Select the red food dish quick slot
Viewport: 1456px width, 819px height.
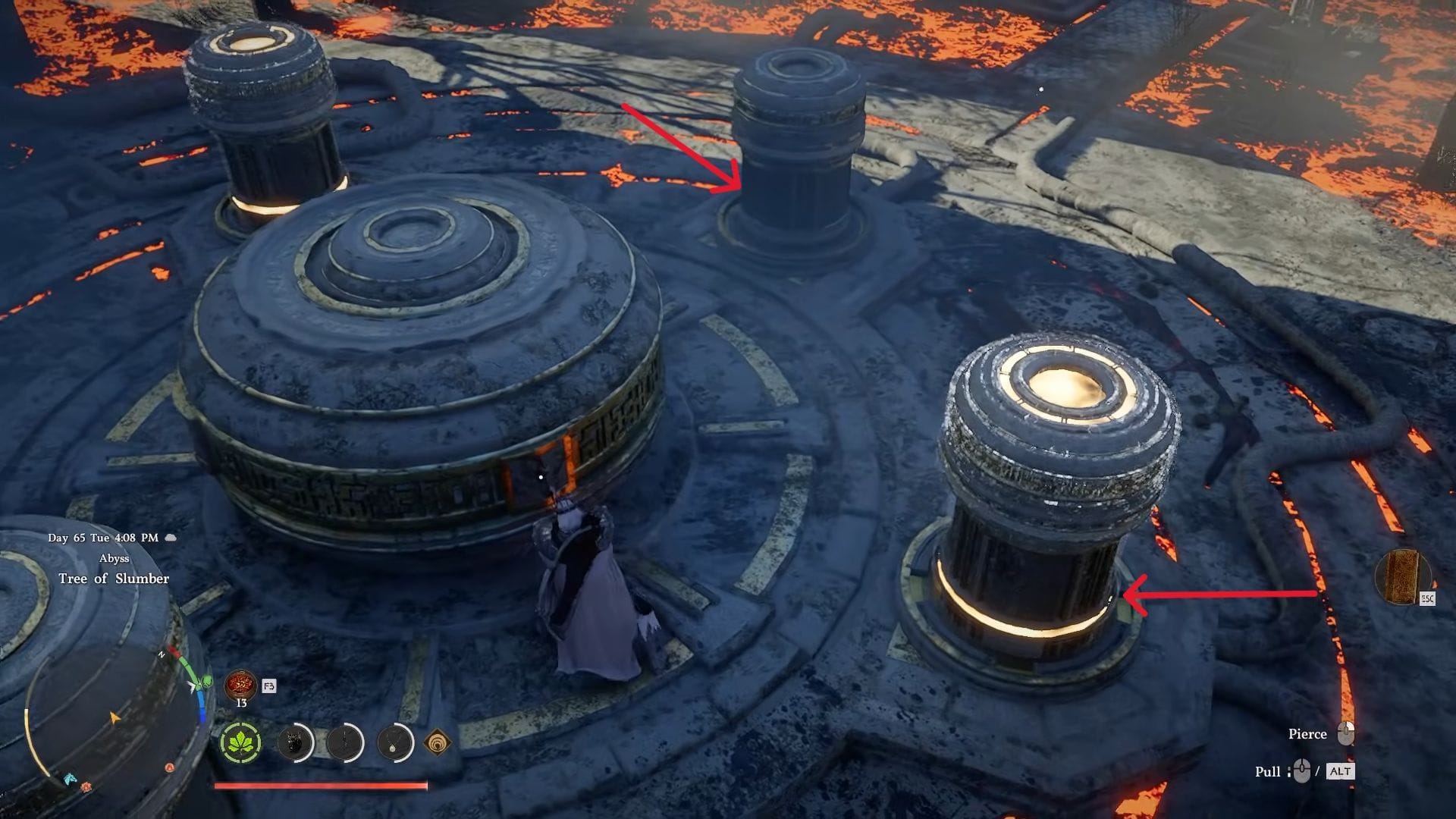click(240, 686)
